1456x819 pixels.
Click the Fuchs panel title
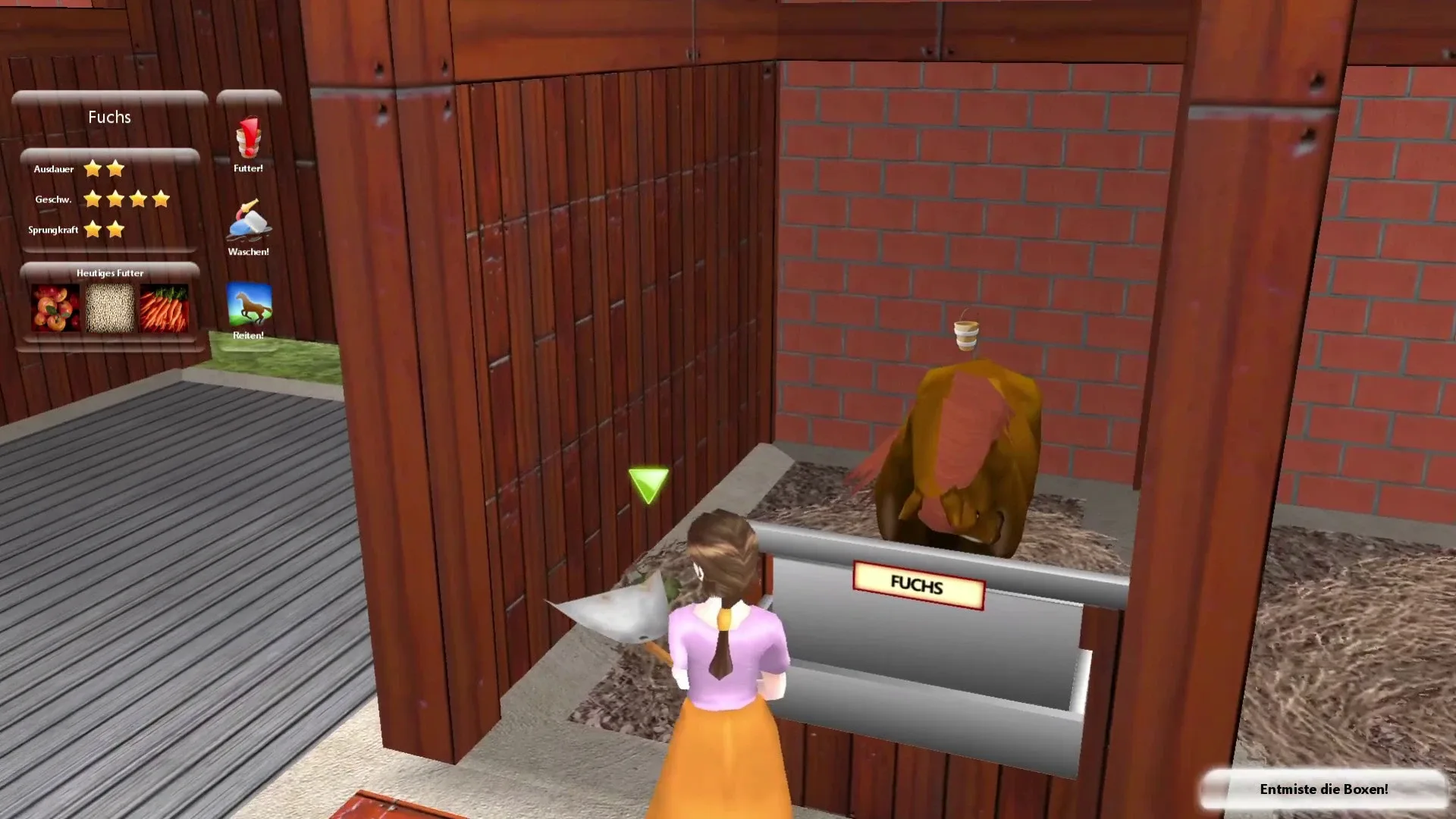(x=109, y=118)
